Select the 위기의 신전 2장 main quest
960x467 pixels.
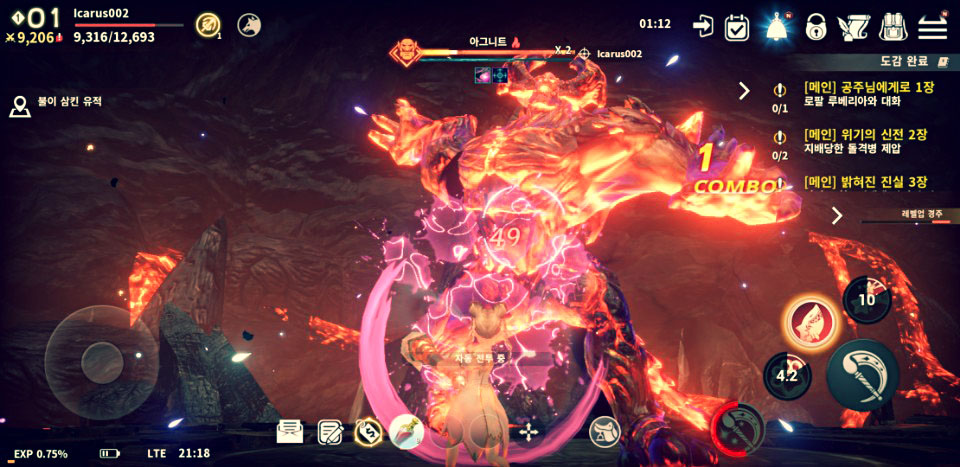[864, 141]
